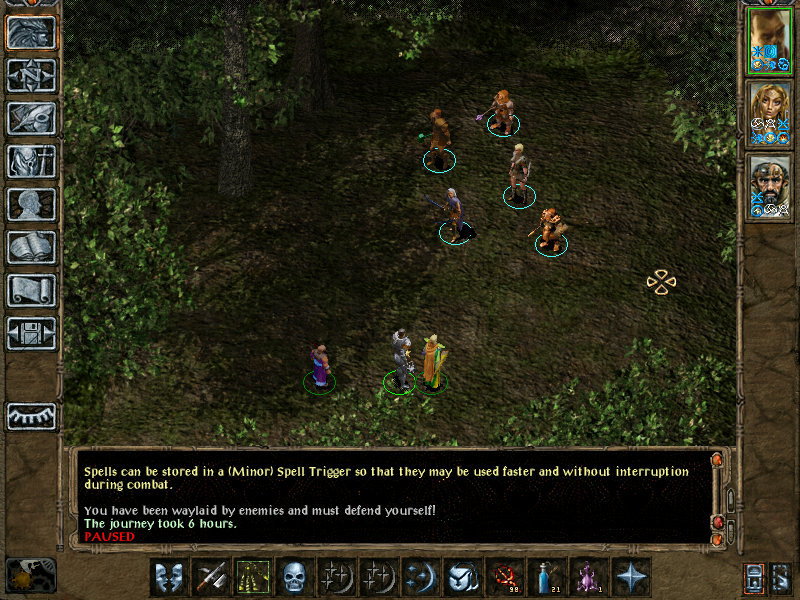Open the area map with compass icon
Image resolution: width=800 pixels, height=600 pixels.
click(31, 76)
